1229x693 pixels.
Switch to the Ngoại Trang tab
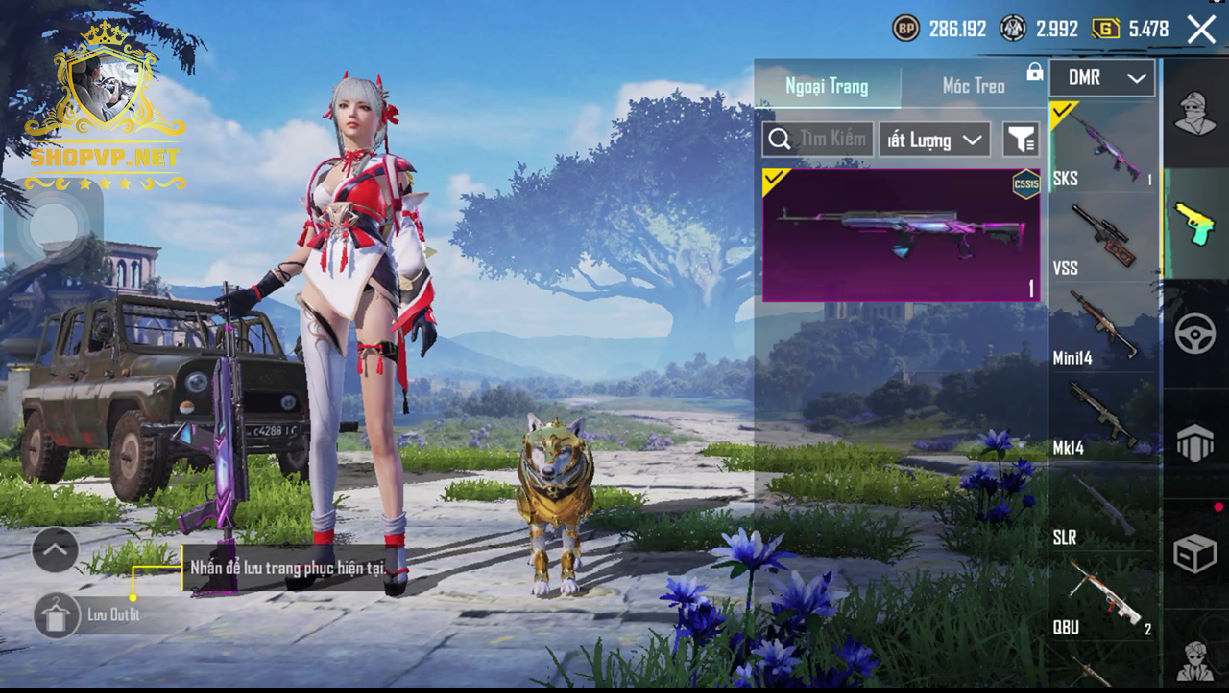coord(827,86)
